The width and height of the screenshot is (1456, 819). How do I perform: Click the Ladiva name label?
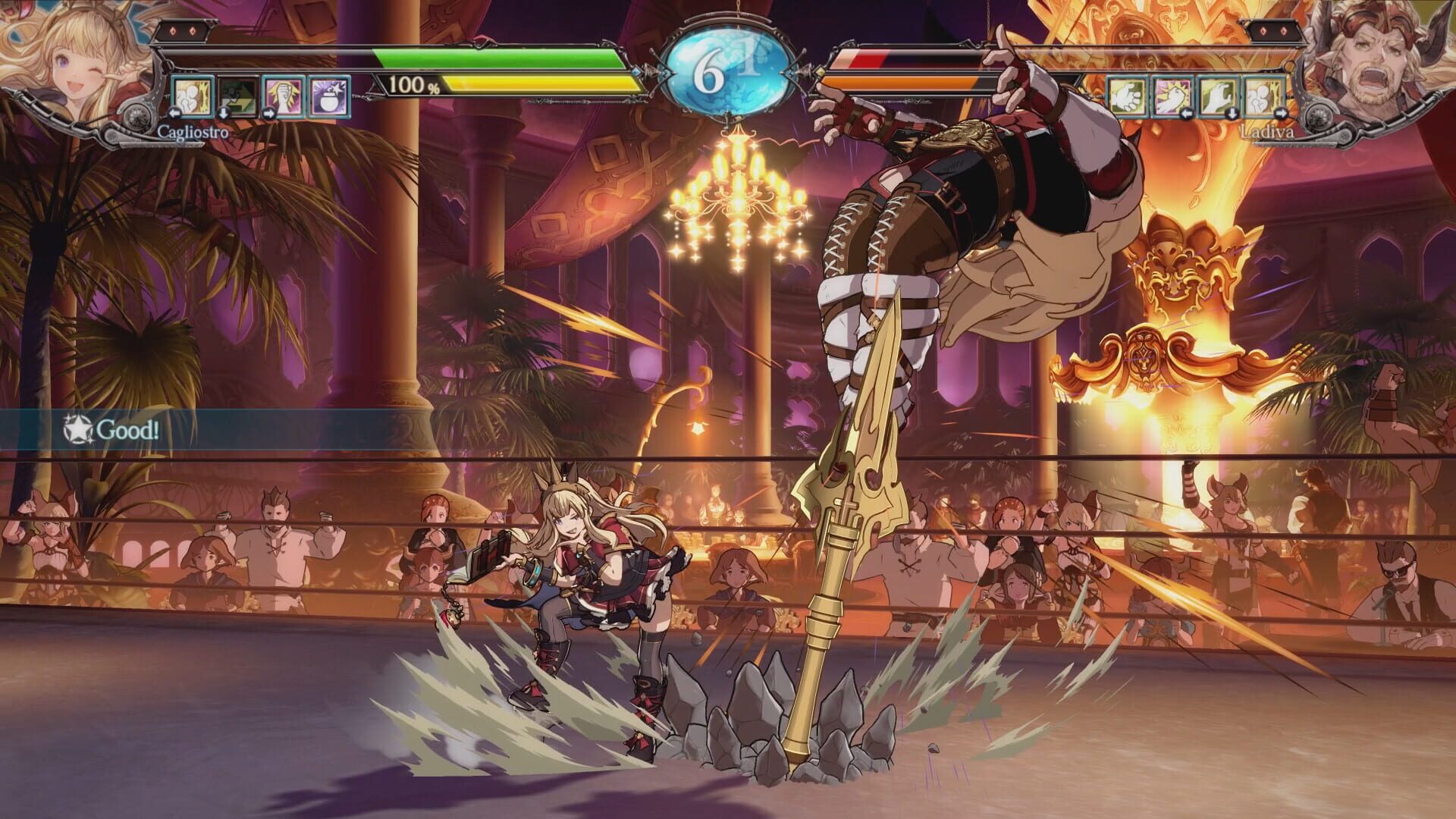[x=1267, y=130]
